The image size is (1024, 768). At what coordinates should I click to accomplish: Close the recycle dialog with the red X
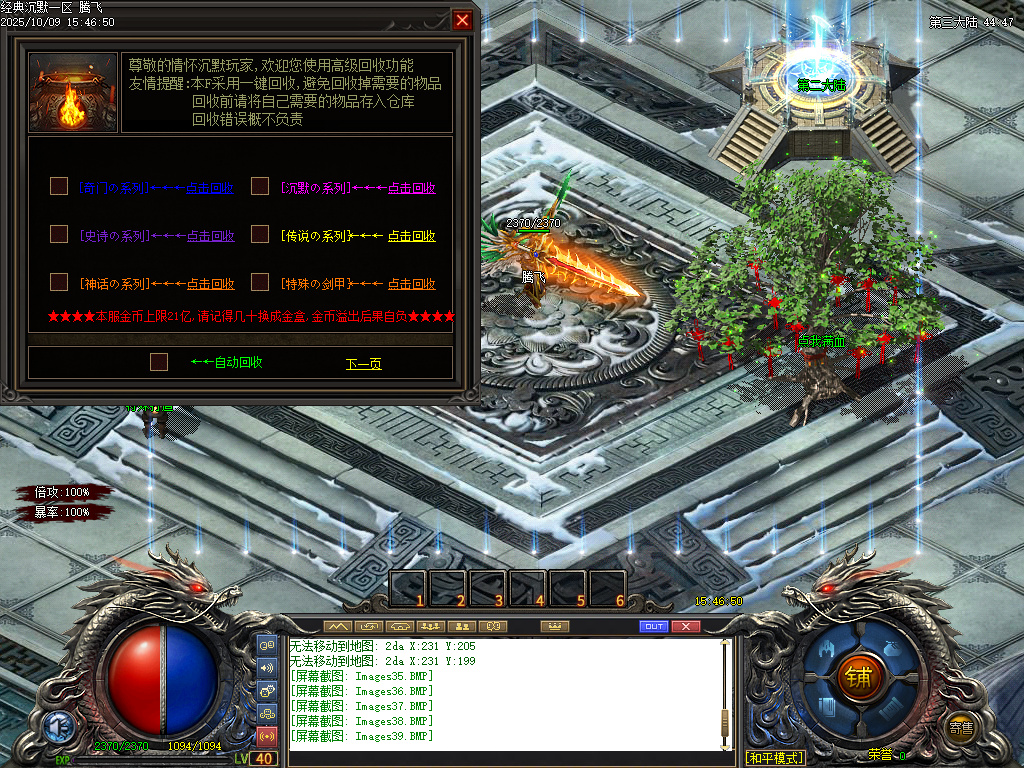point(462,20)
